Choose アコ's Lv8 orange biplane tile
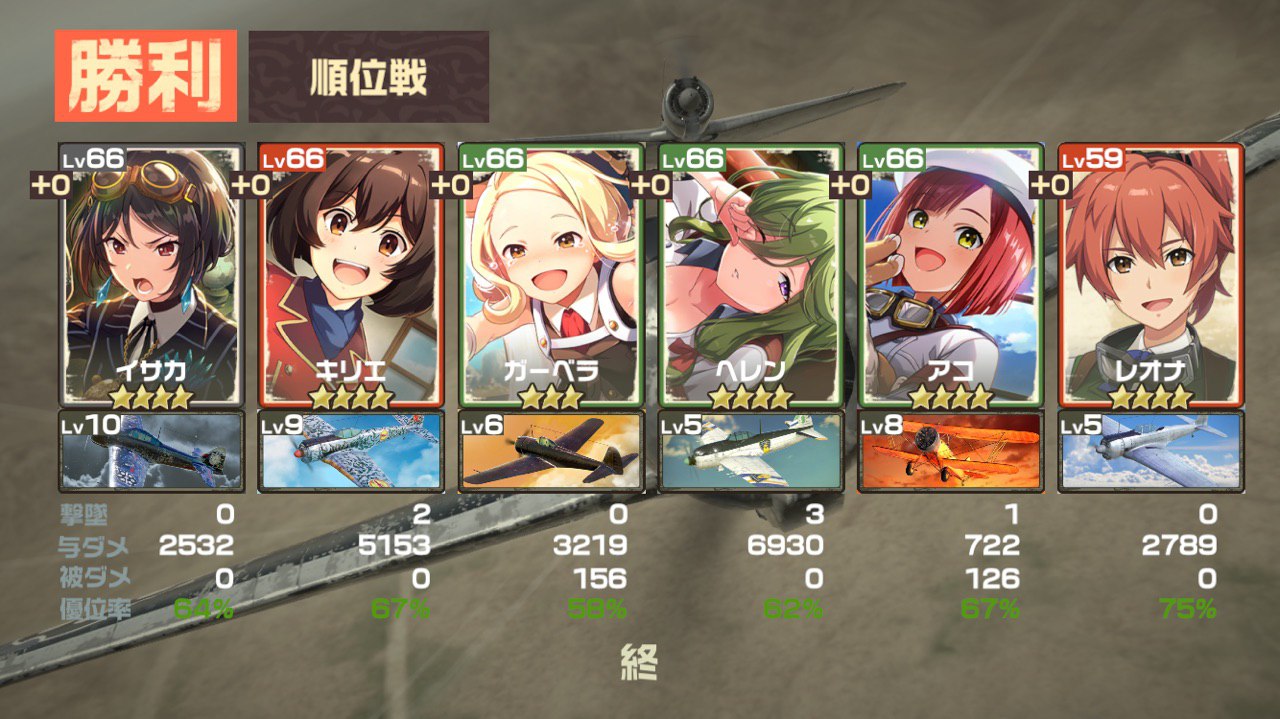1280x719 pixels. [951, 451]
